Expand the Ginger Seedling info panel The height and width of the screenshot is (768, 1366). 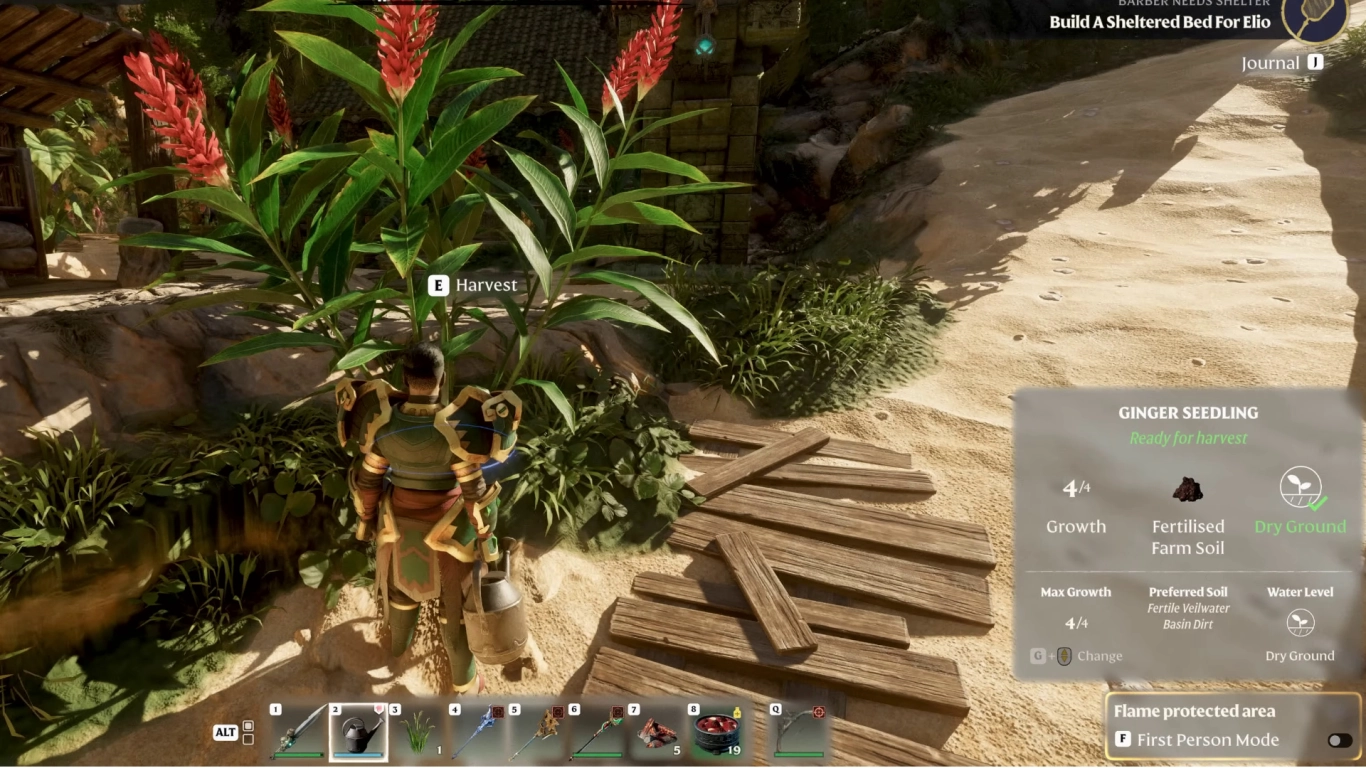point(1188,412)
